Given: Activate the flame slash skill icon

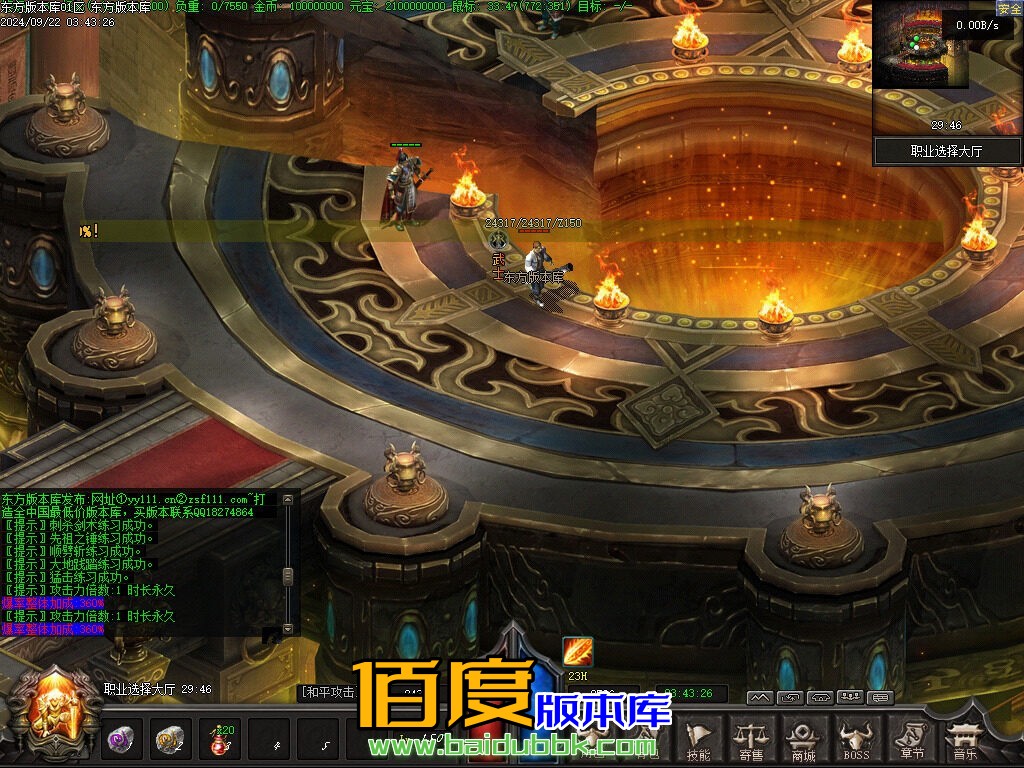Looking at the screenshot, I should [578, 652].
